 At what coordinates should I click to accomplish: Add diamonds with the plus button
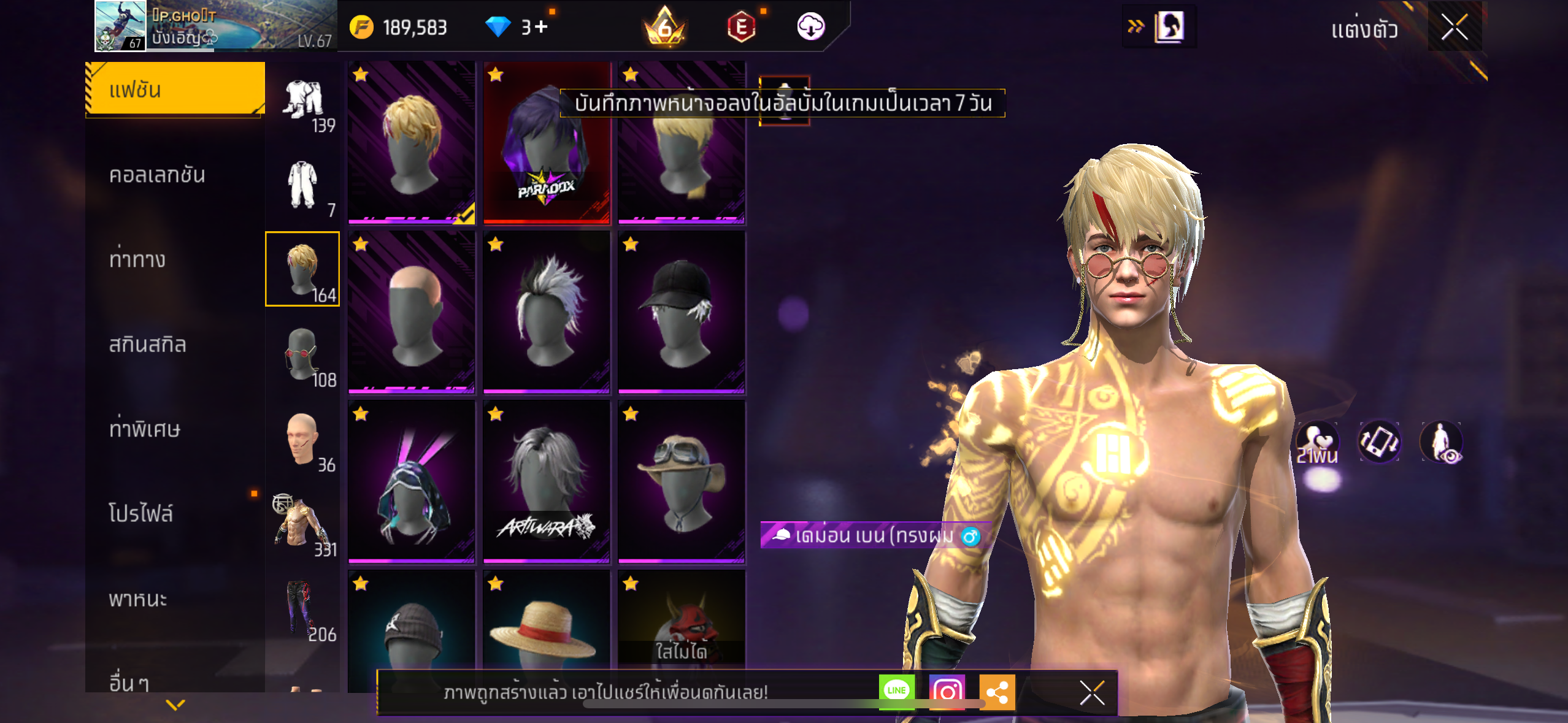tap(541, 27)
